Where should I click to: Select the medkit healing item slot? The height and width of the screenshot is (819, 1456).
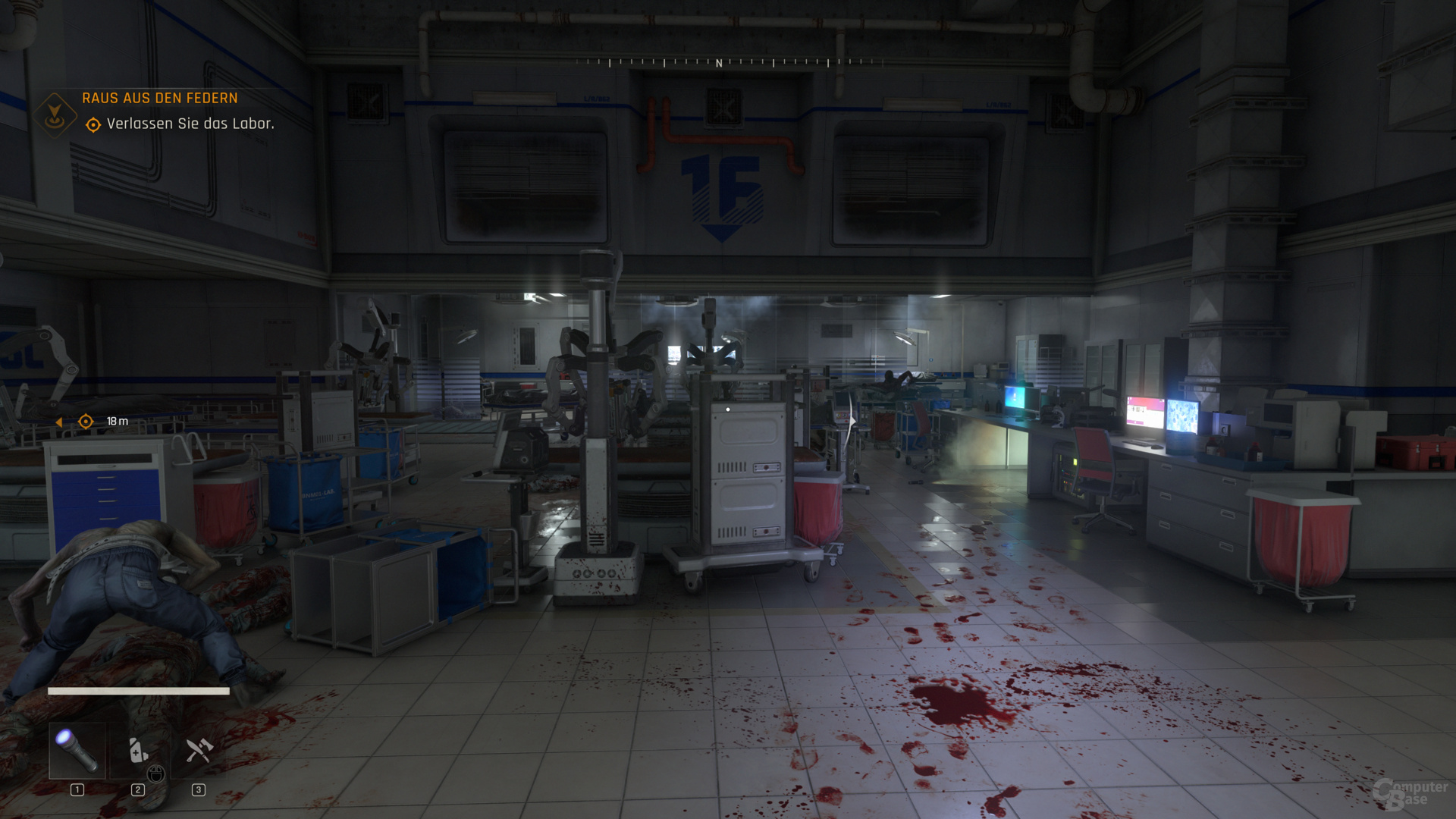[138, 750]
